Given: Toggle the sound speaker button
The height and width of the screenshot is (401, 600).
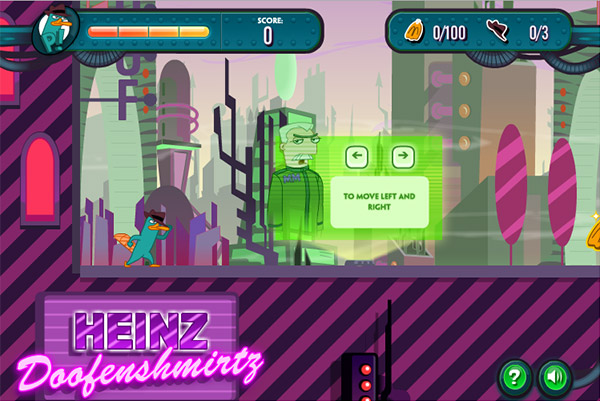Looking at the screenshot, I should 553,377.
